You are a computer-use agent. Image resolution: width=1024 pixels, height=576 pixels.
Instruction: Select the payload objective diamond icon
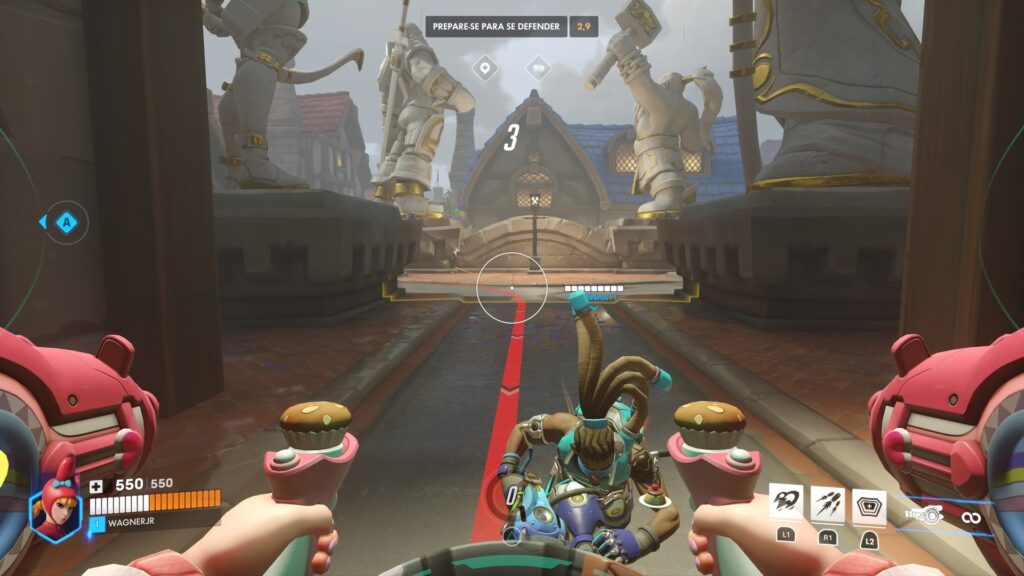[x=539, y=69]
